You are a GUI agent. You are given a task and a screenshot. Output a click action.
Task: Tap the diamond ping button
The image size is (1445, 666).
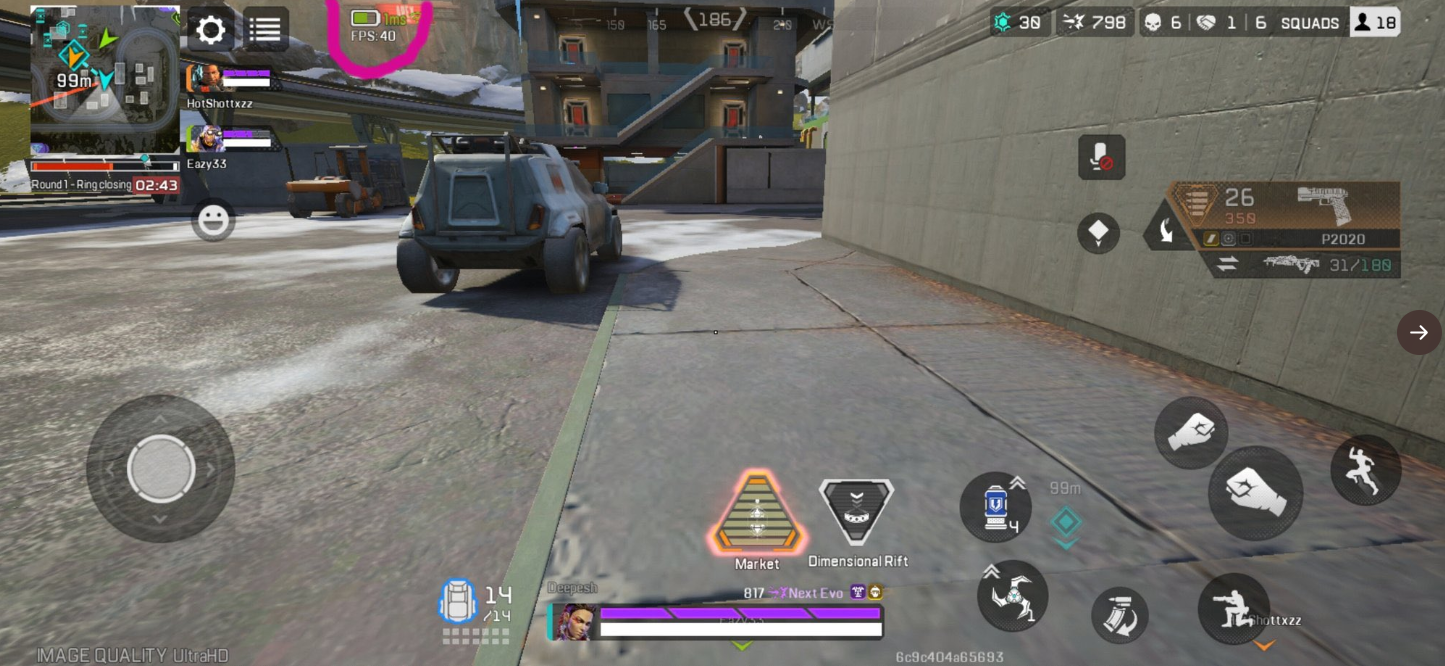coord(1098,233)
